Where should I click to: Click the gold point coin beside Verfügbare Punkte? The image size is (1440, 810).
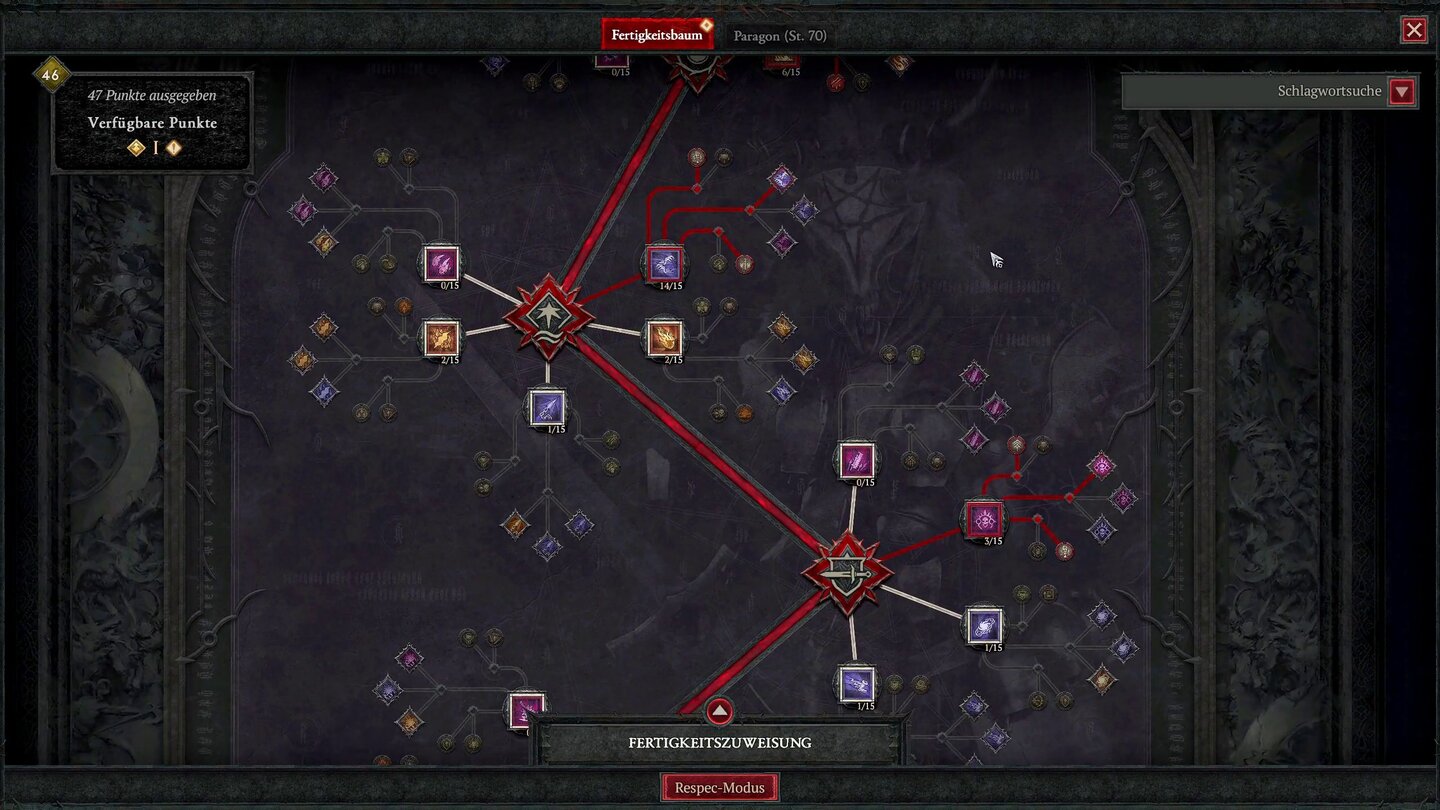[134, 147]
